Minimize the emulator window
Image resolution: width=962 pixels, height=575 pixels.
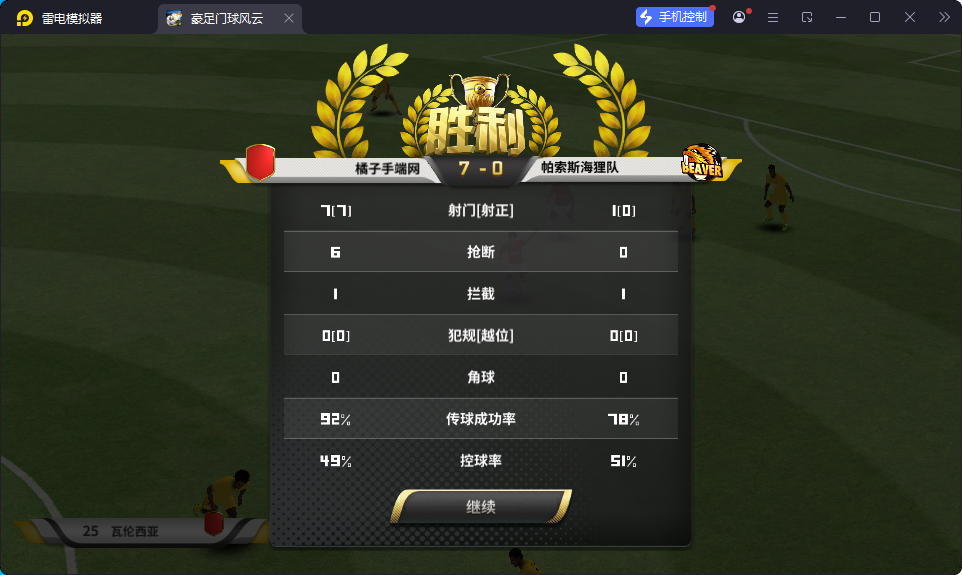tap(841, 17)
